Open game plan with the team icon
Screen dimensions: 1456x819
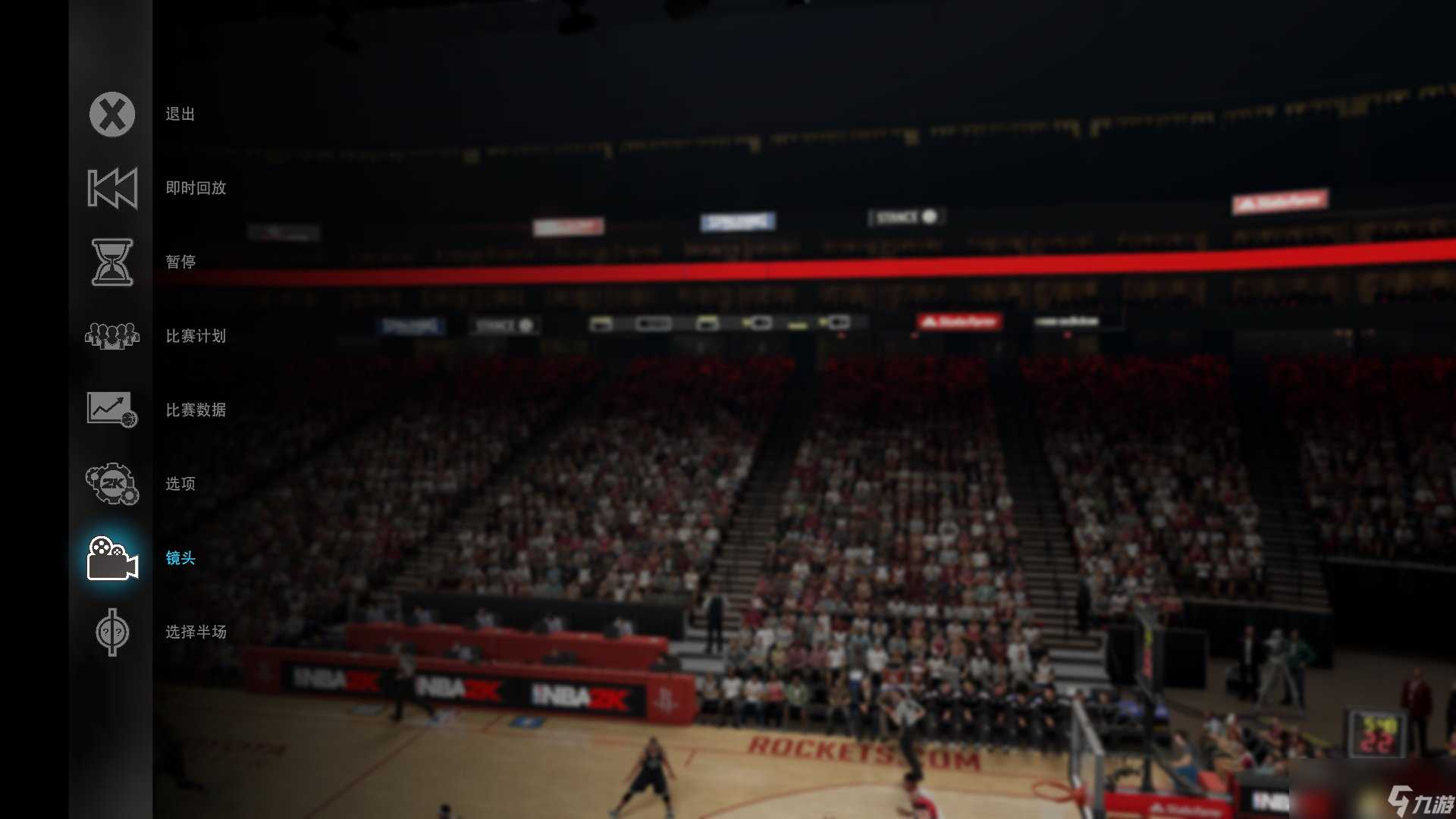111,336
